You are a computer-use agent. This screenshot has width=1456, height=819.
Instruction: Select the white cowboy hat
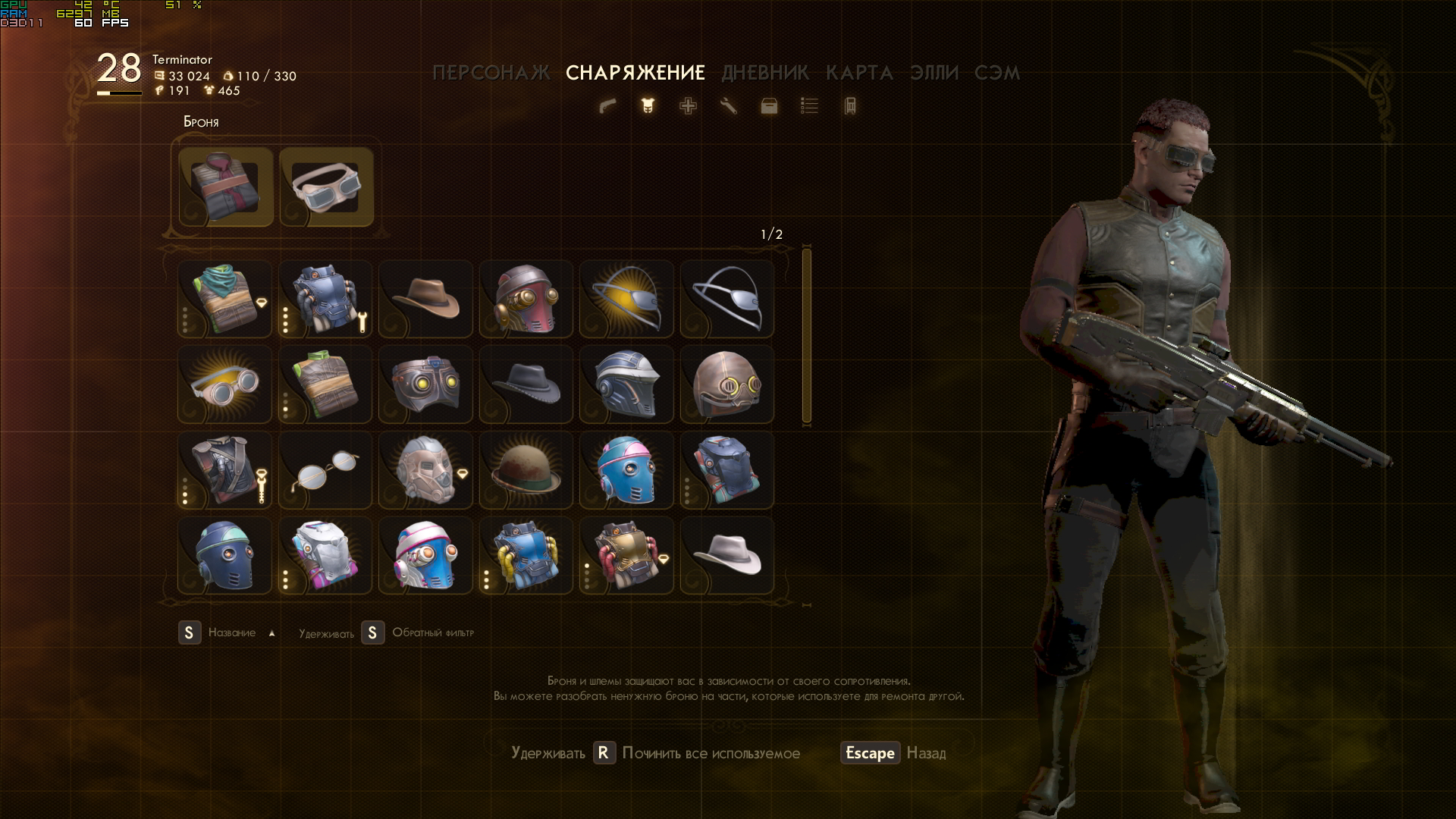click(726, 556)
